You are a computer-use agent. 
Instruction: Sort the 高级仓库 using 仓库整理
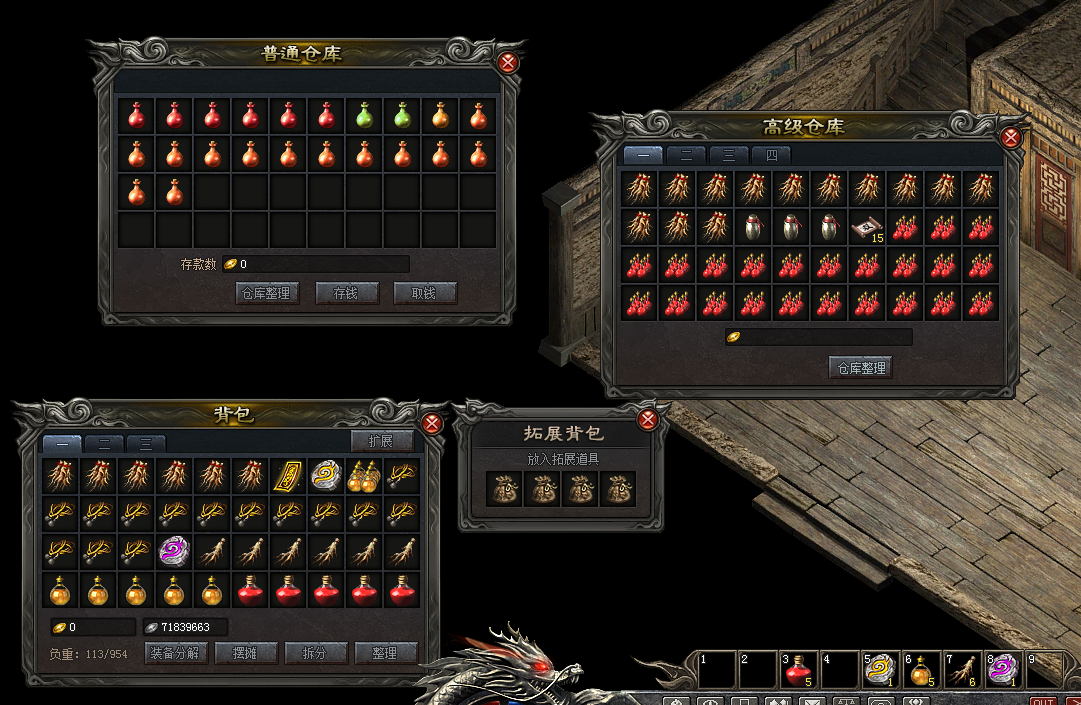(860, 367)
